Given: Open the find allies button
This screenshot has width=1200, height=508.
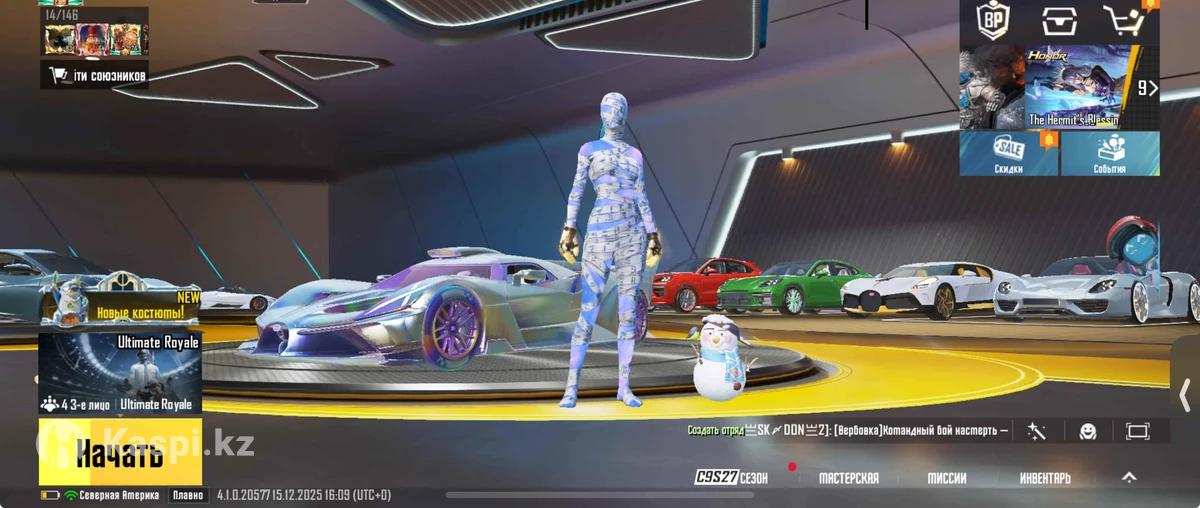Looking at the screenshot, I should tap(96, 75).
